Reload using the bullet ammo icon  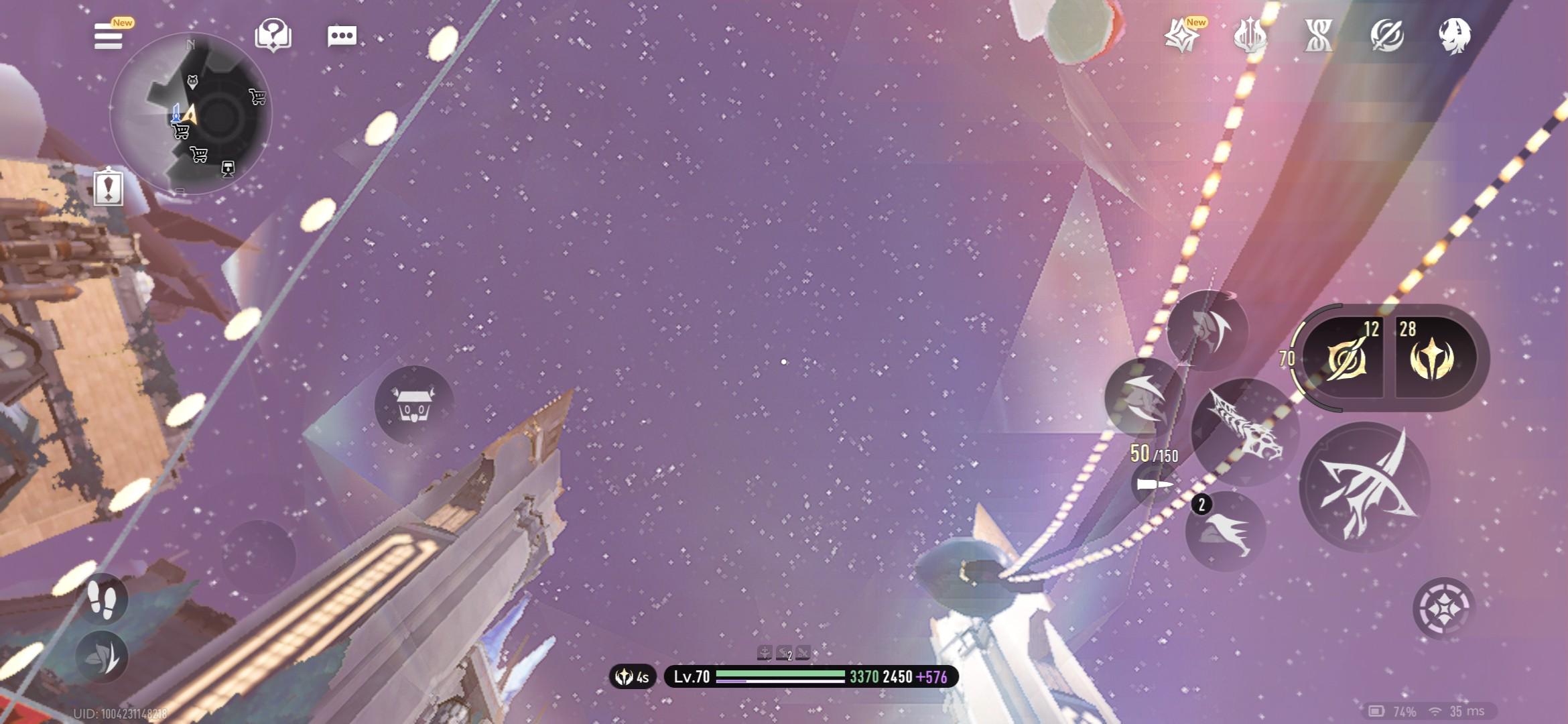tap(1155, 483)
